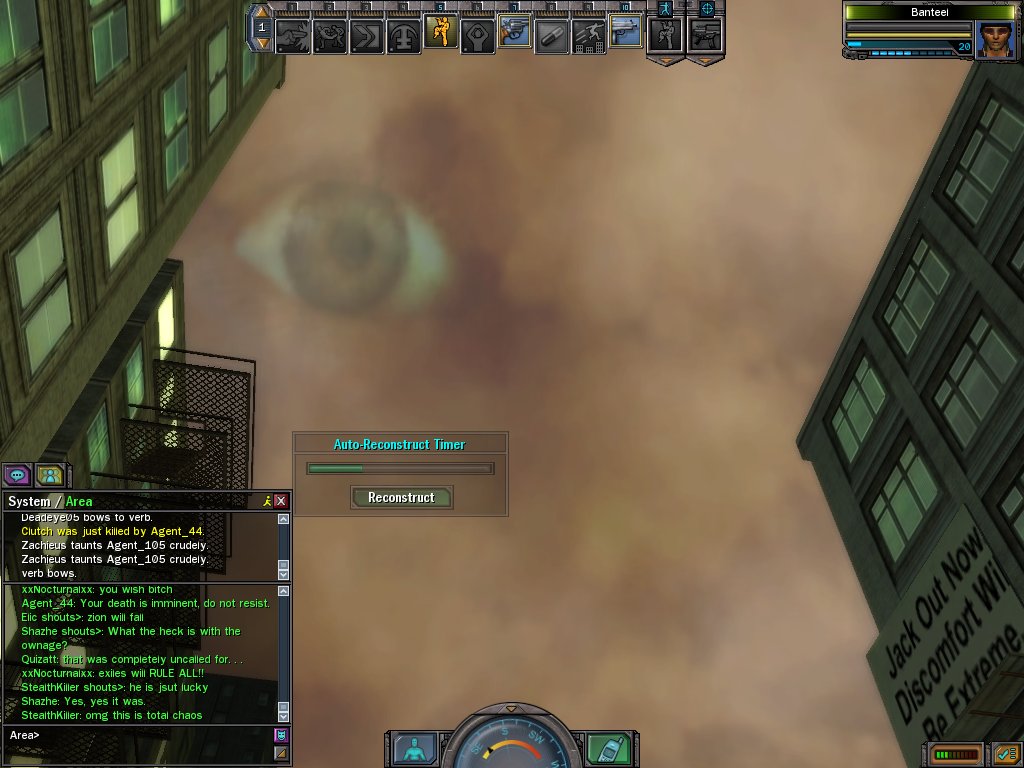
Task: Toggle the crosshair targeting icon above hotbar
Action: pos(707,9)
